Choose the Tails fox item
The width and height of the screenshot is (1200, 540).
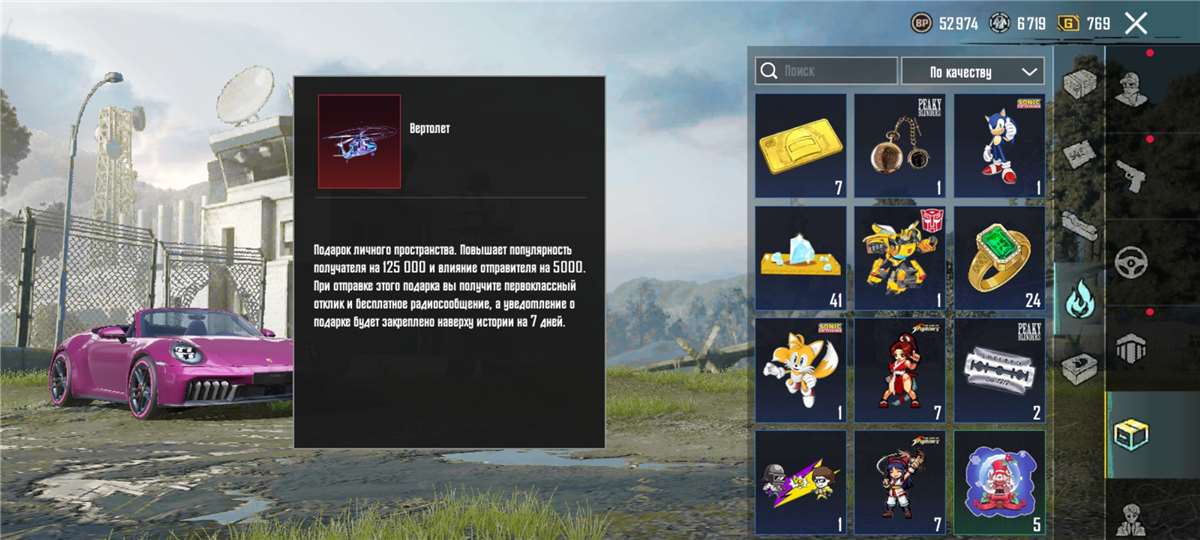click(x=800, y=370)
